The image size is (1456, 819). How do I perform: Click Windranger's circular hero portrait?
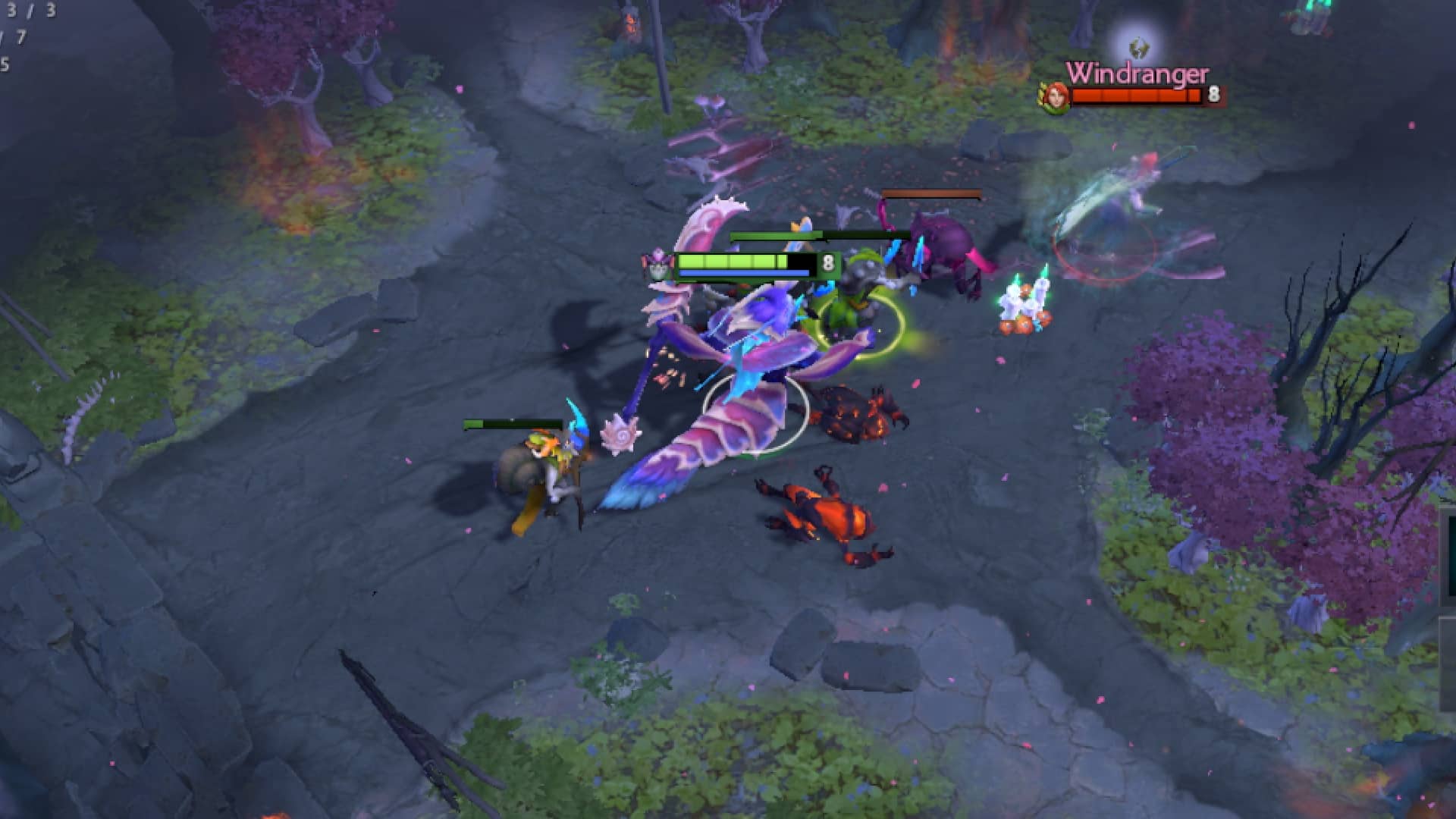(x=1056, y=96)
